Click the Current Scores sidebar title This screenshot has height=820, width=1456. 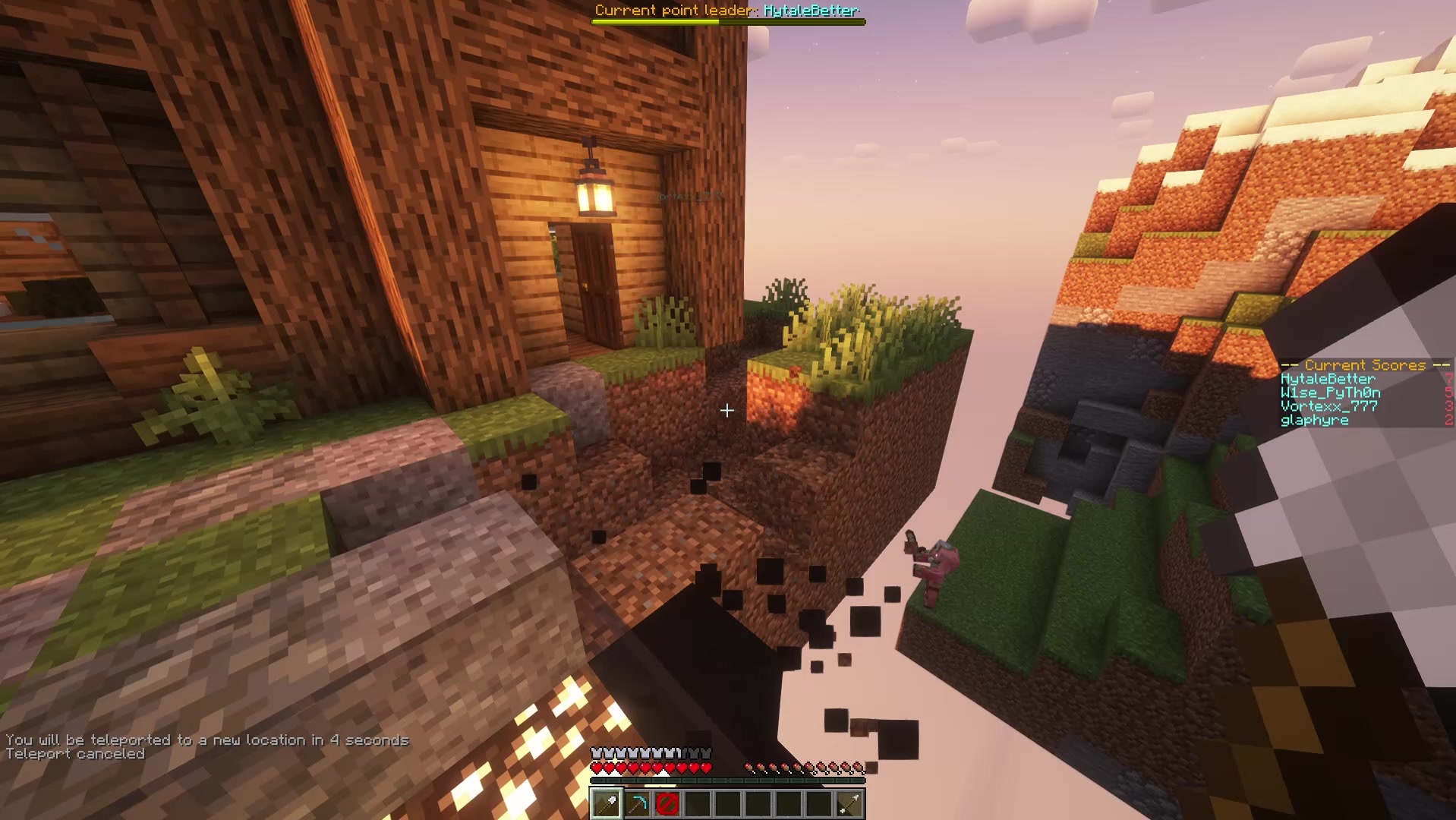[x=1364, y=364]
